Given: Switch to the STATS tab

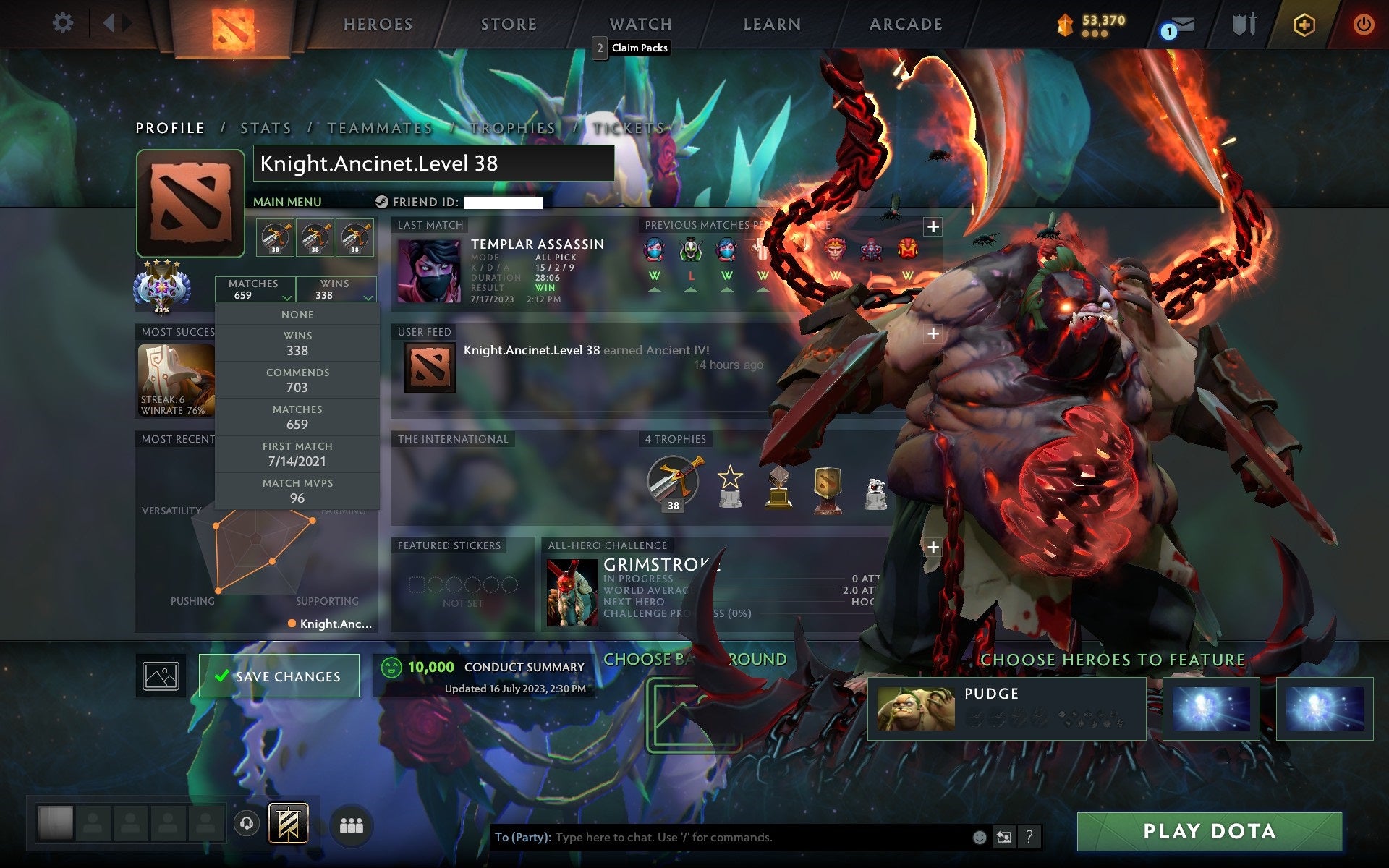Looking at the screenshot, I should click(265, 128).
